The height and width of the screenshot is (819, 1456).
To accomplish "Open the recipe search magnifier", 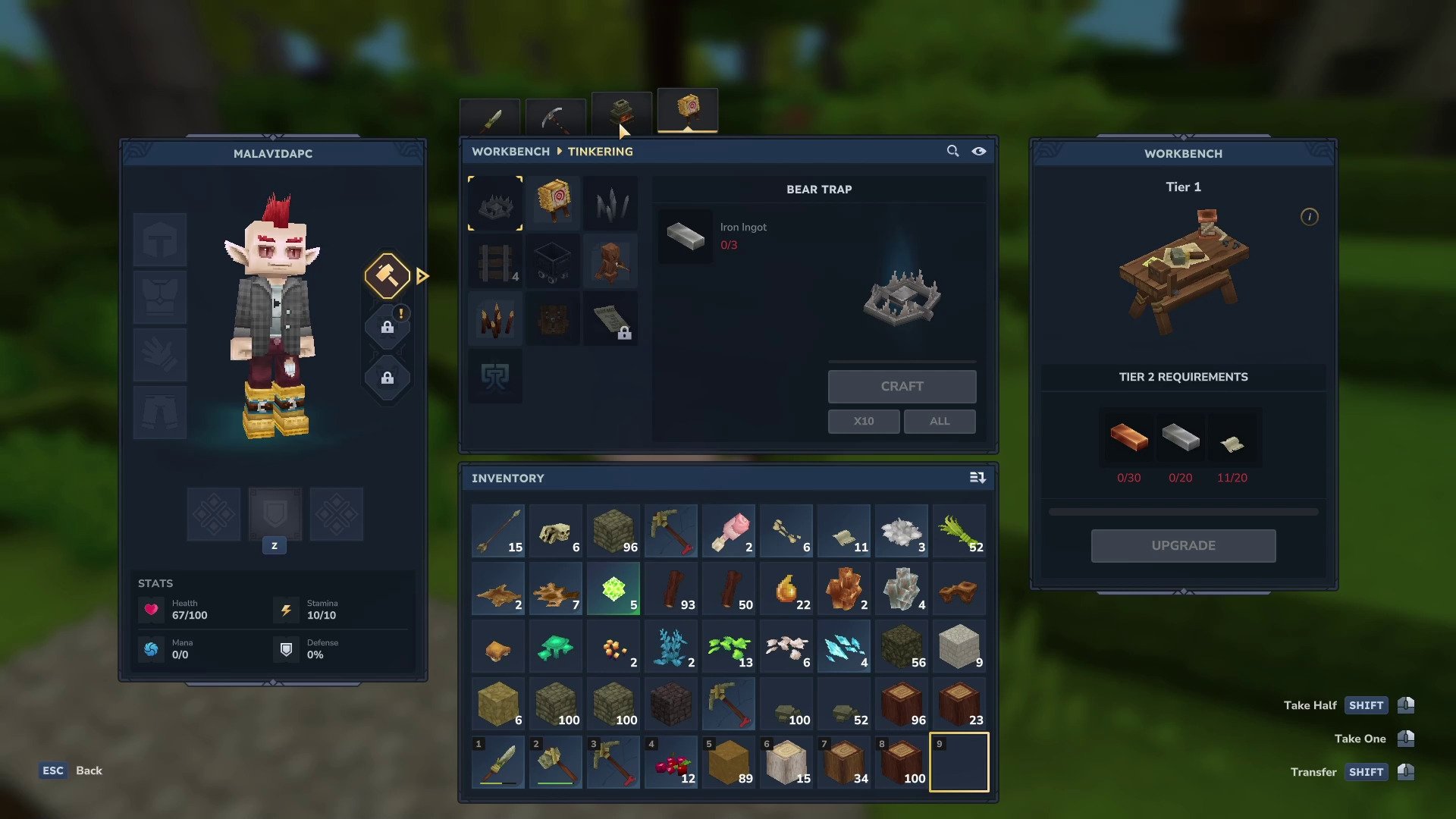I will [x=952, y=151].
